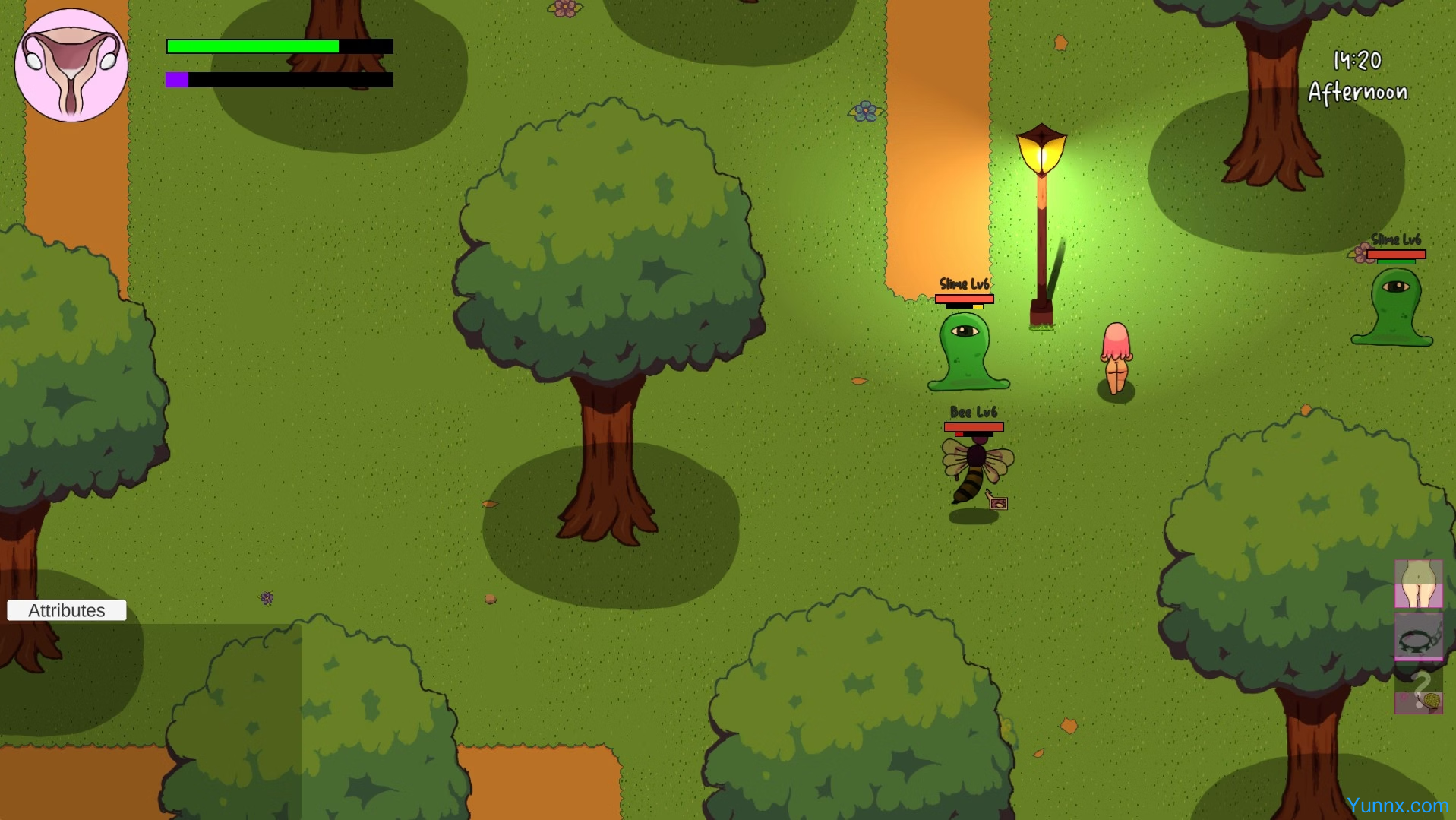
Task: Select the hips skill icon
Action: [1418, 584]
